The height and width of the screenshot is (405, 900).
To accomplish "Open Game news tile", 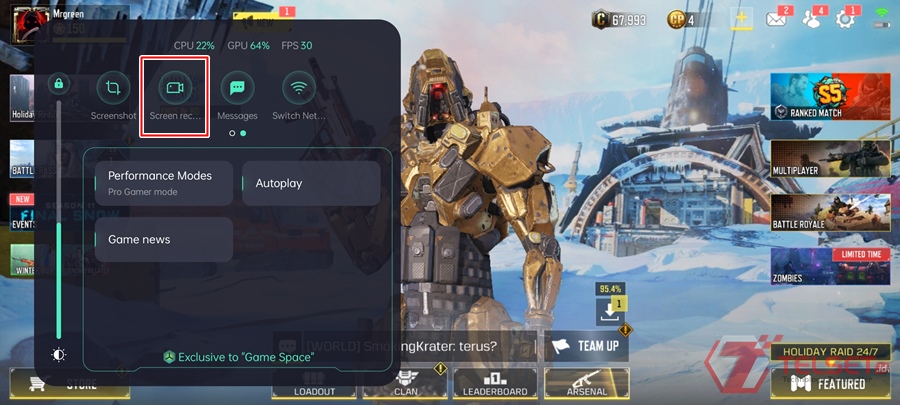I will click(x=164, y=239).
